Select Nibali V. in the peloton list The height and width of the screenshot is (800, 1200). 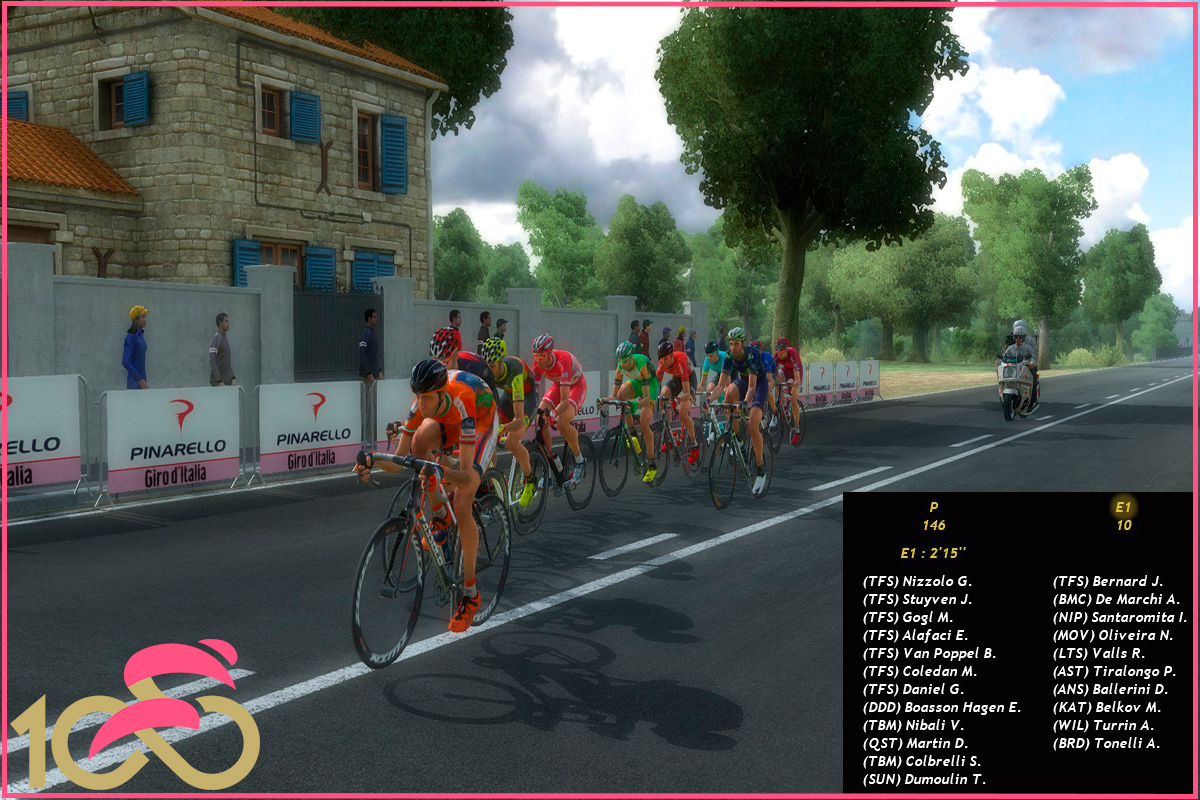pyautogui.click(x=913, y=725)
